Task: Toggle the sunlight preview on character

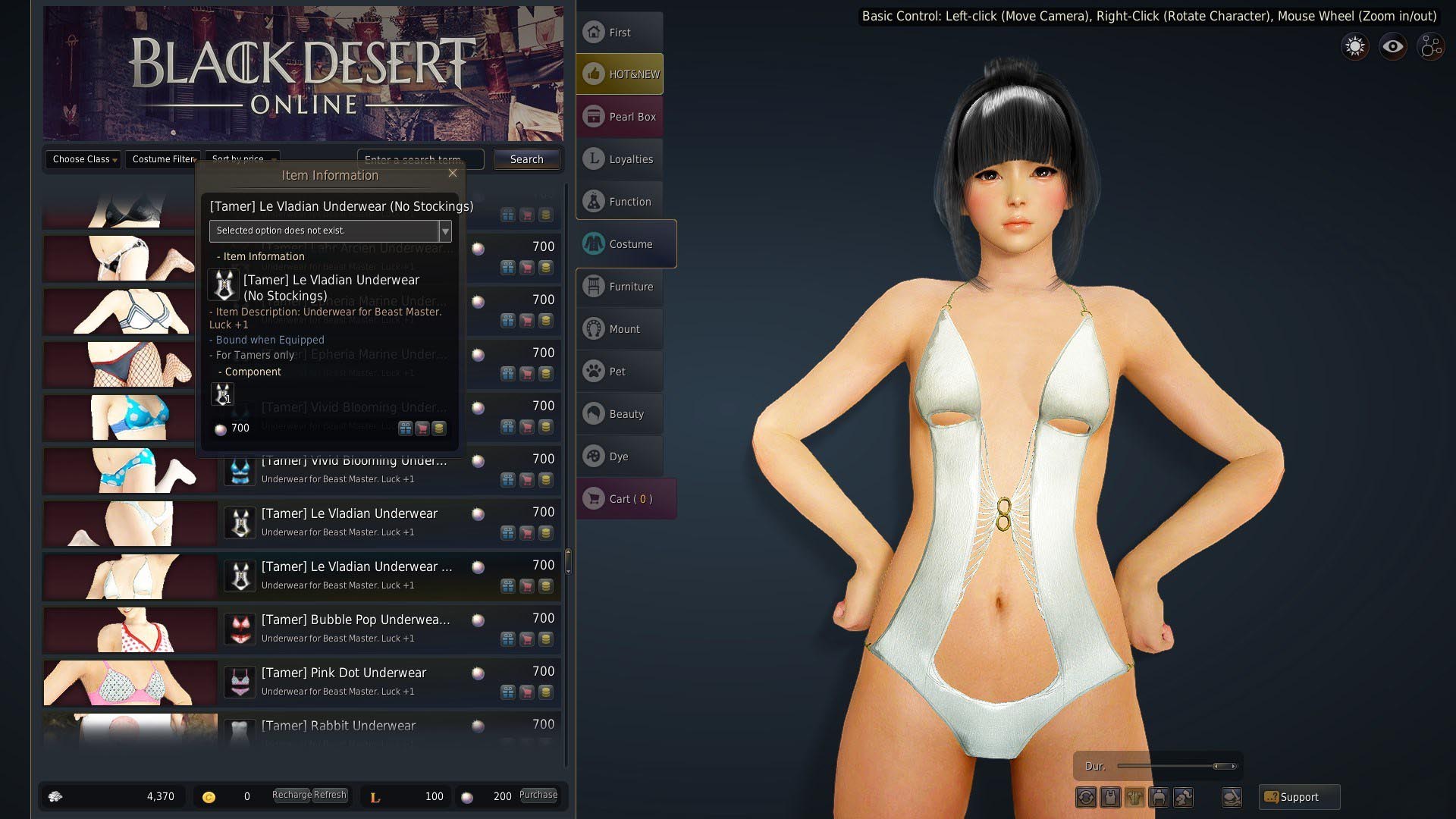Action: [x=1354, y=46]
